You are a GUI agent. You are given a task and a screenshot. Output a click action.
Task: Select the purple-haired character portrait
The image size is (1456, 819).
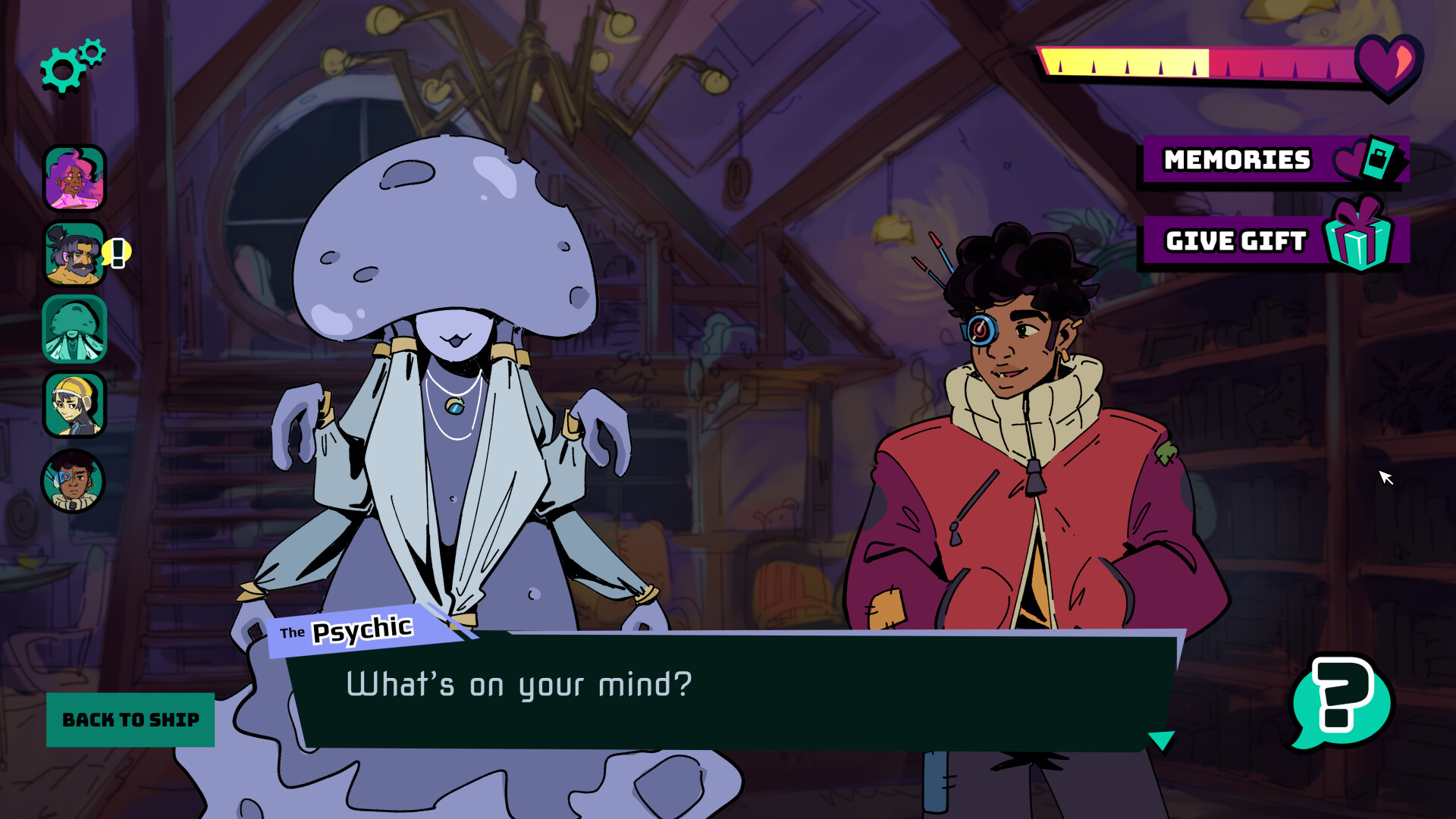click(74, 176)
